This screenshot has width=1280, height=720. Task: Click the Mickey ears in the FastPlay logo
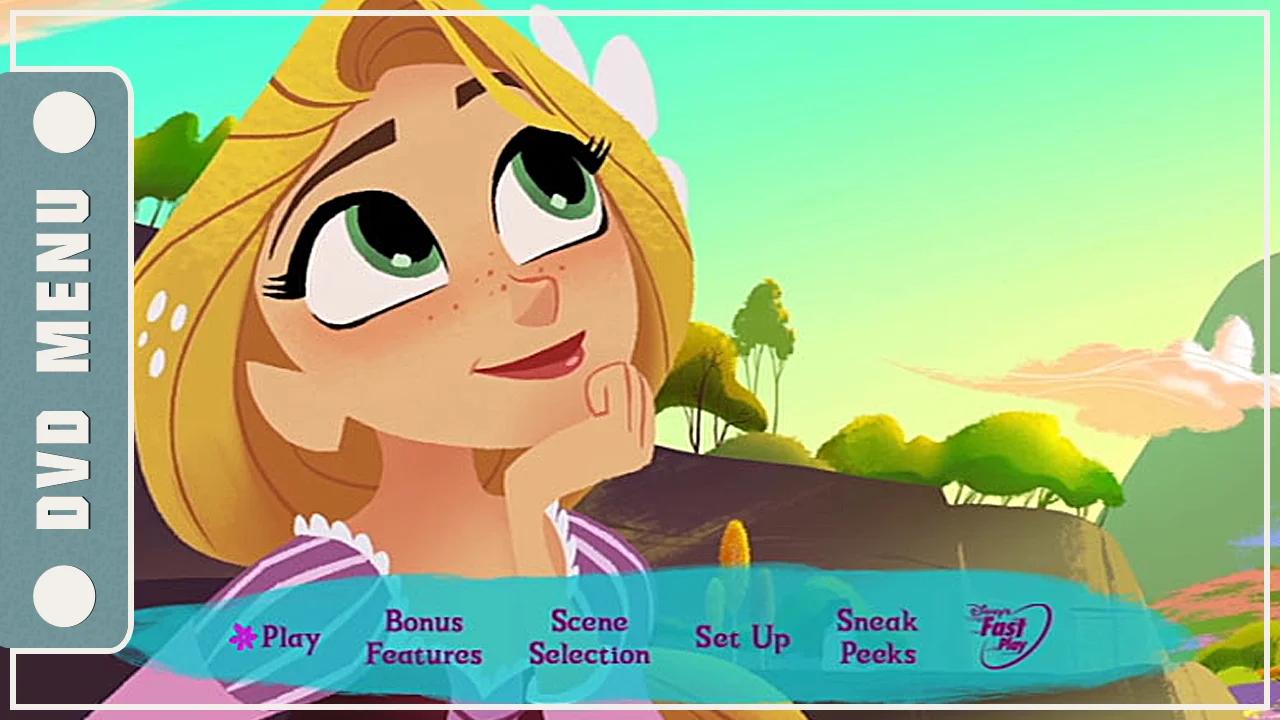click(x=975, y=610)
